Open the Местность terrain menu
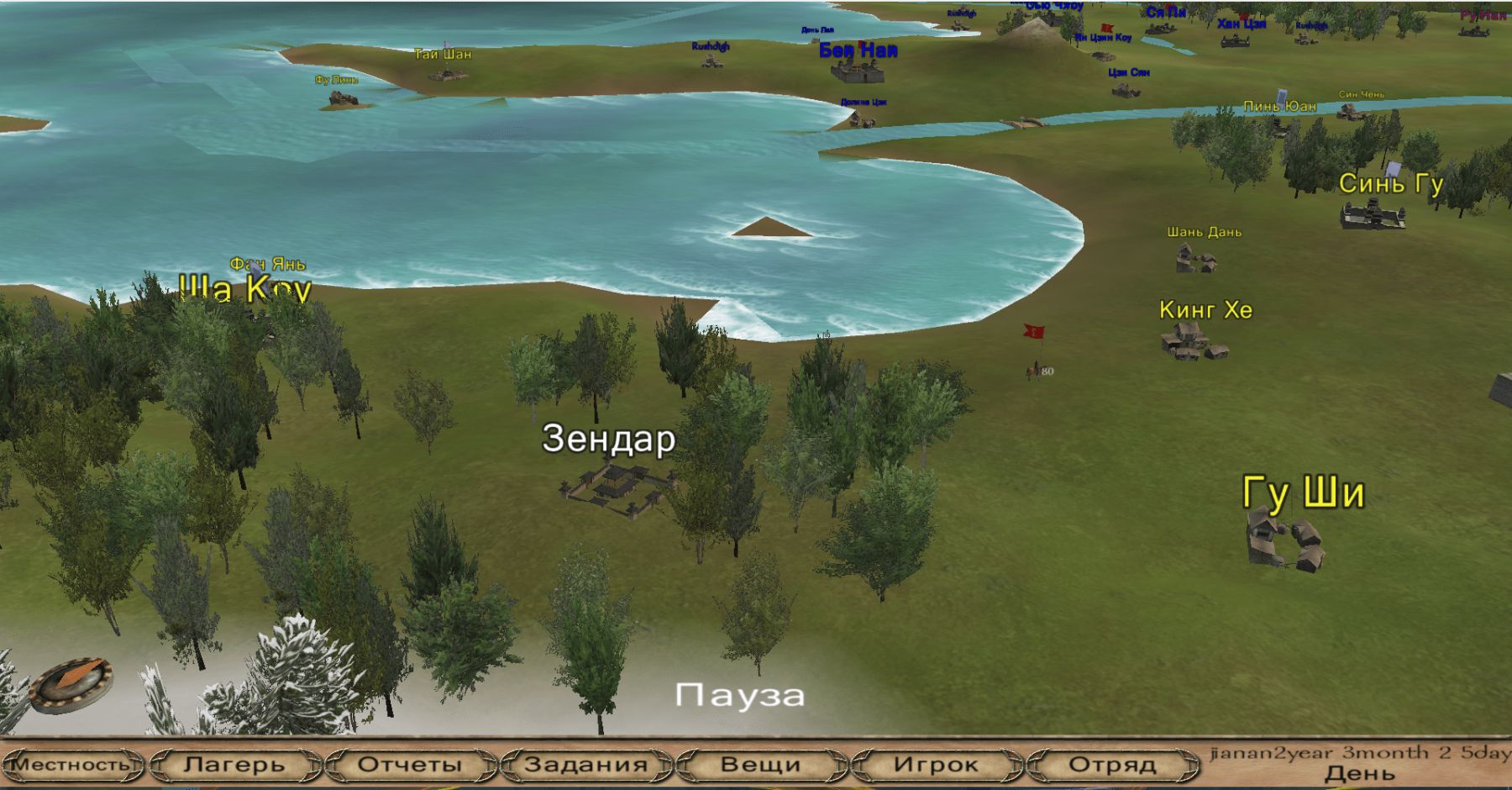The height and width of the screenshot is (790, 1512). [71, 765]
